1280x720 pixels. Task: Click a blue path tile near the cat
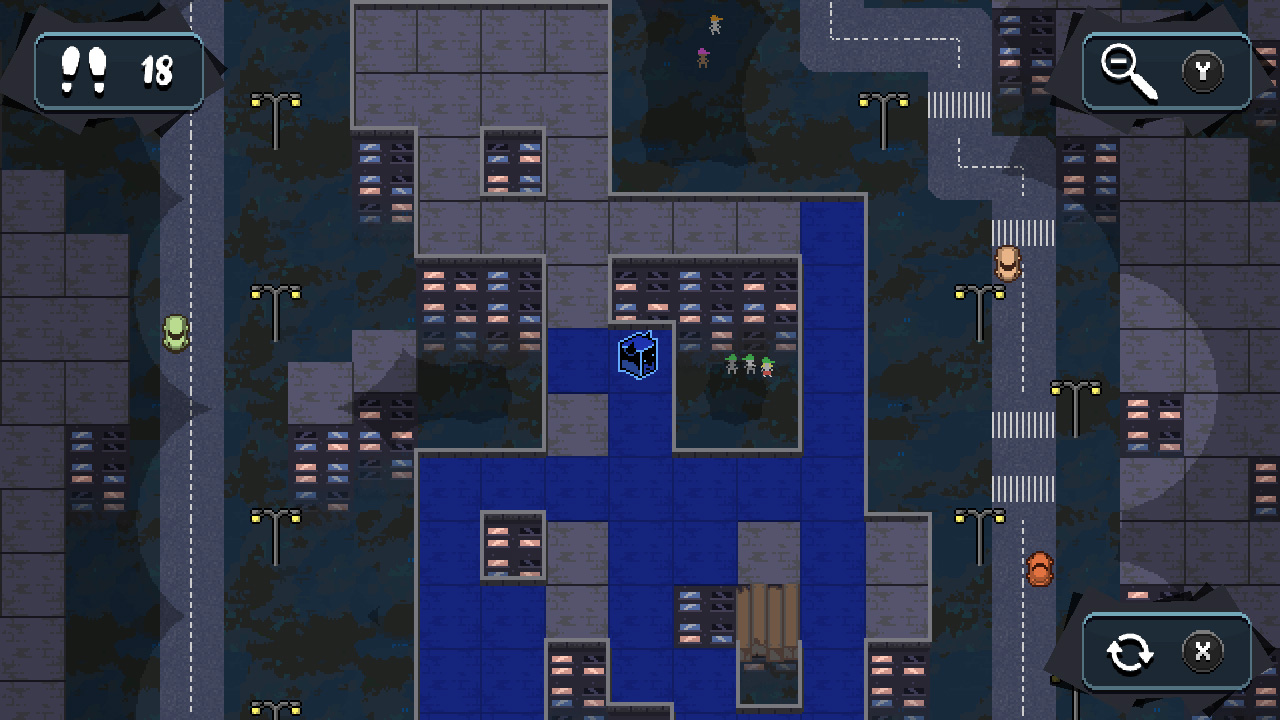pos(580,360)
